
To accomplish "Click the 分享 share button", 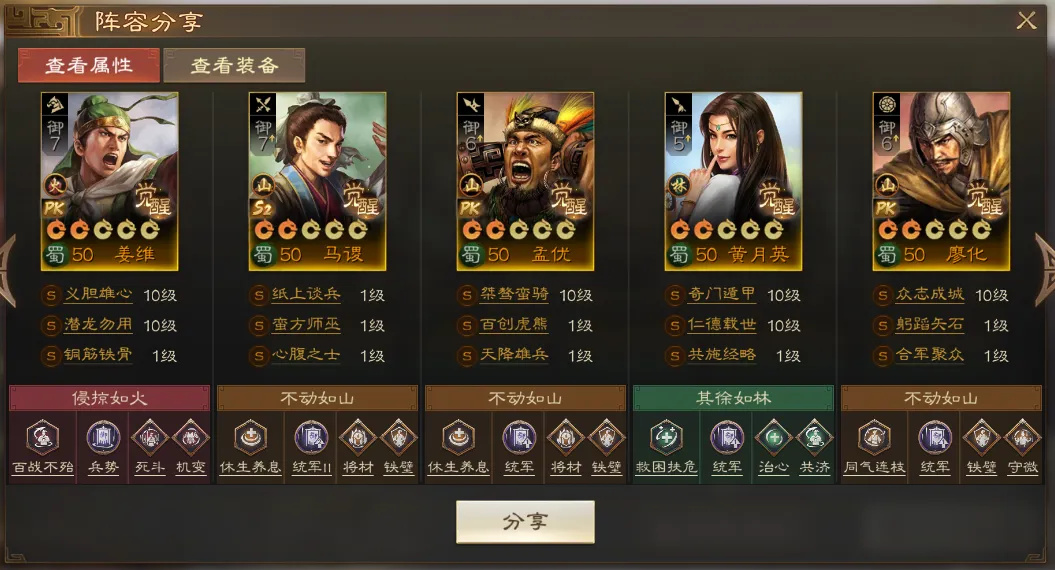I will 525,522.
